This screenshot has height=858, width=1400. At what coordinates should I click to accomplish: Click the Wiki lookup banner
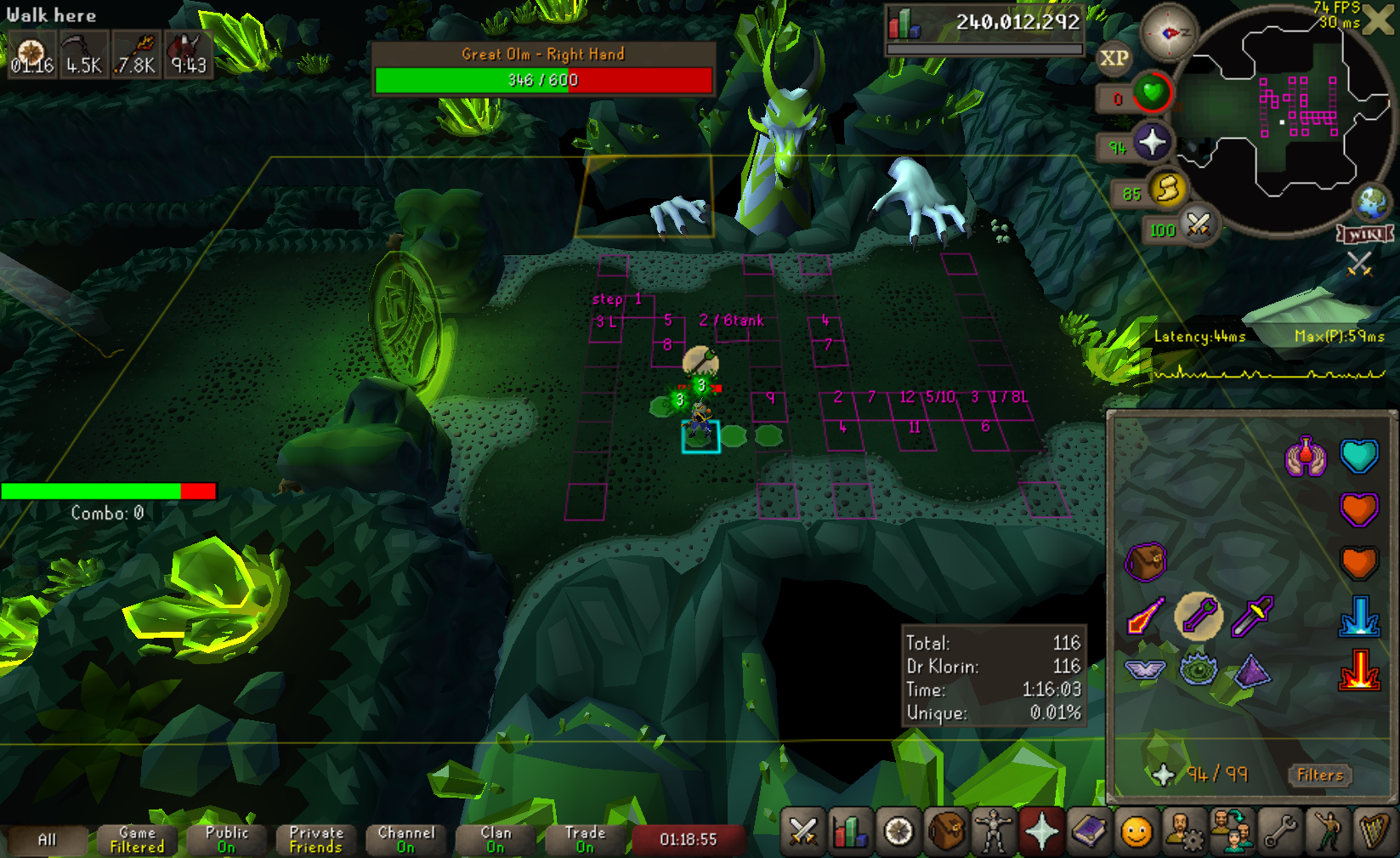(1366, 233)
